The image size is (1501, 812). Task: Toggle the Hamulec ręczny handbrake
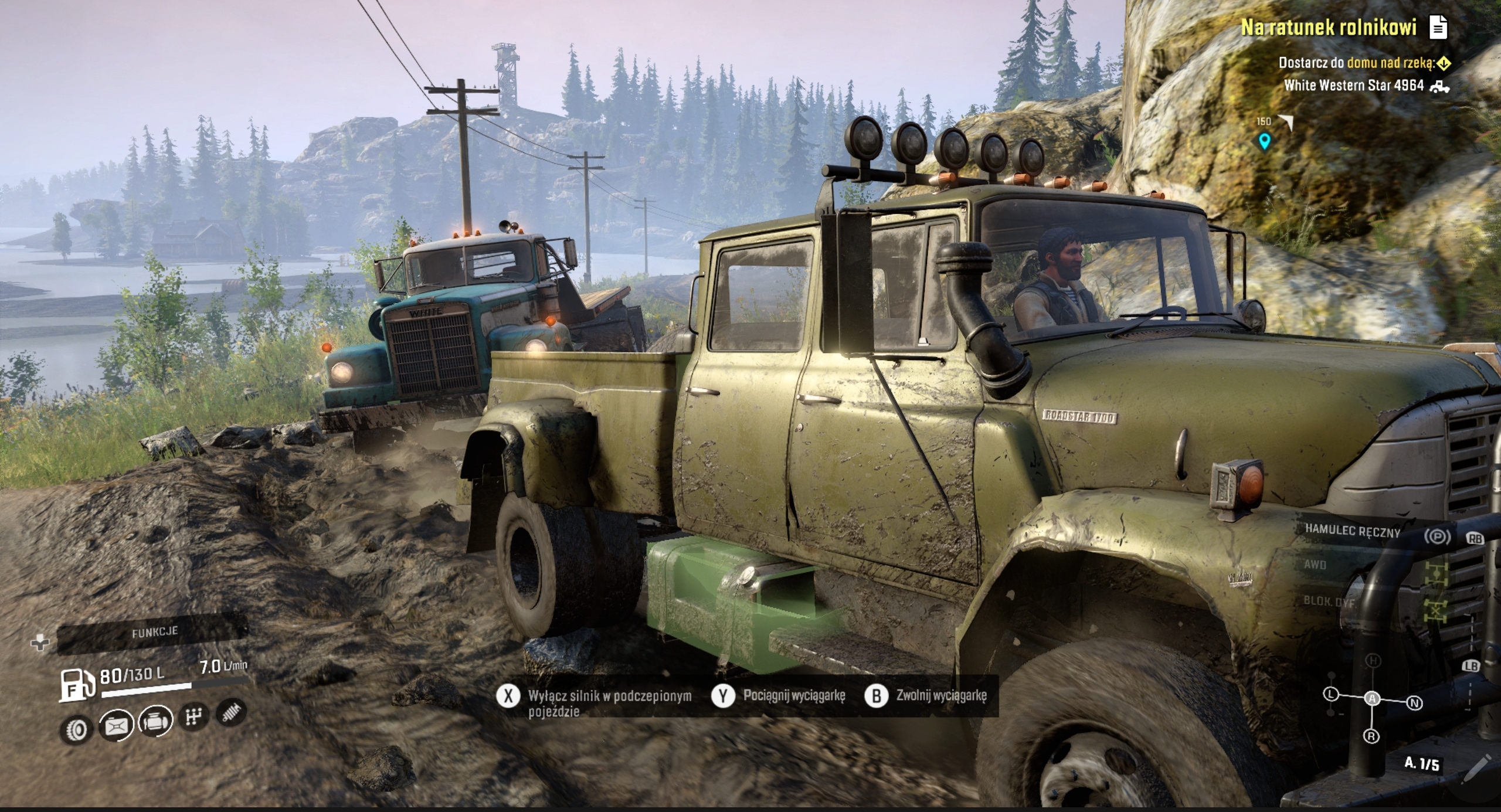[1352, 532]
